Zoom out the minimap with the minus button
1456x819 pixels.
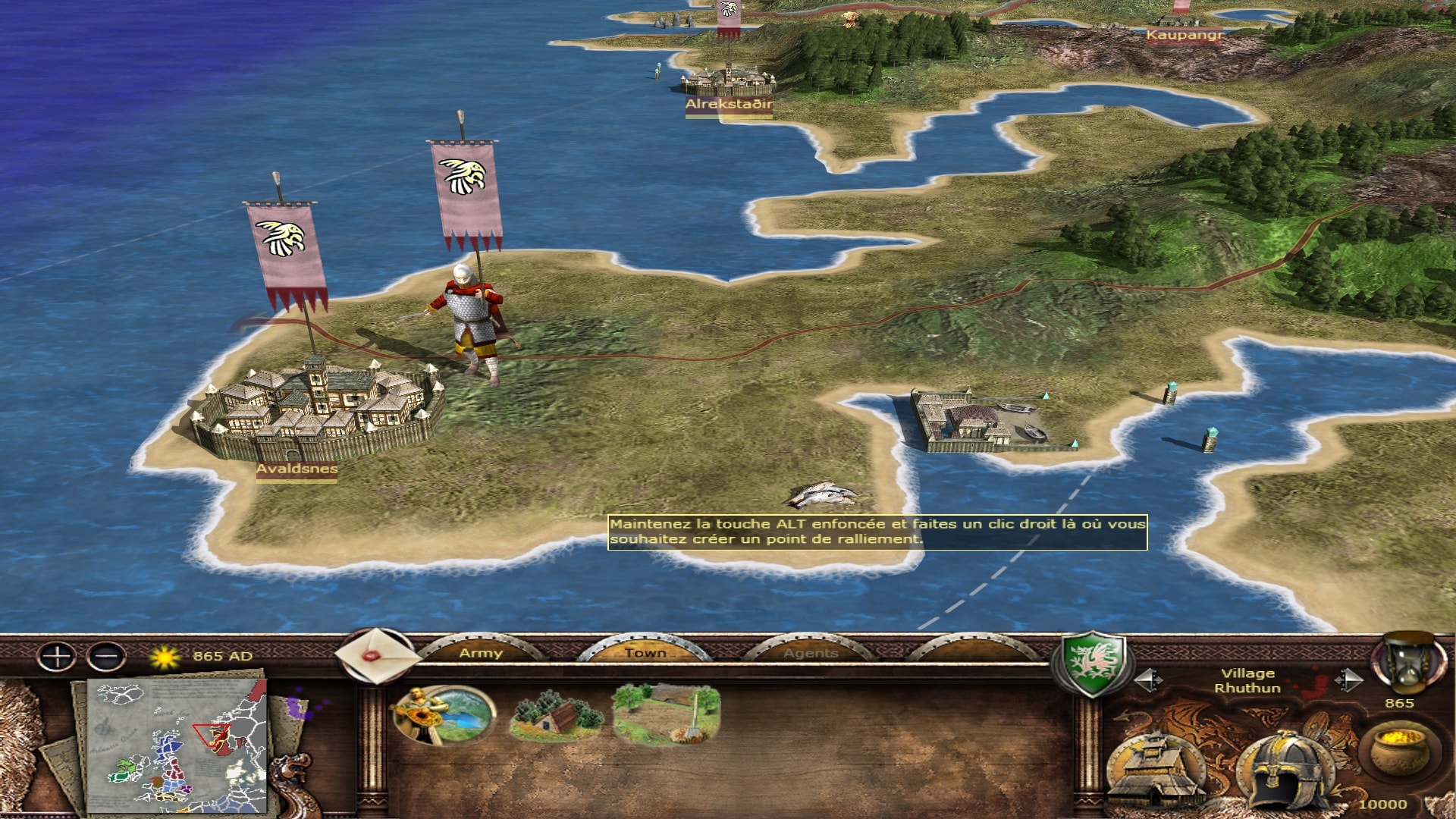pos(106,656)
